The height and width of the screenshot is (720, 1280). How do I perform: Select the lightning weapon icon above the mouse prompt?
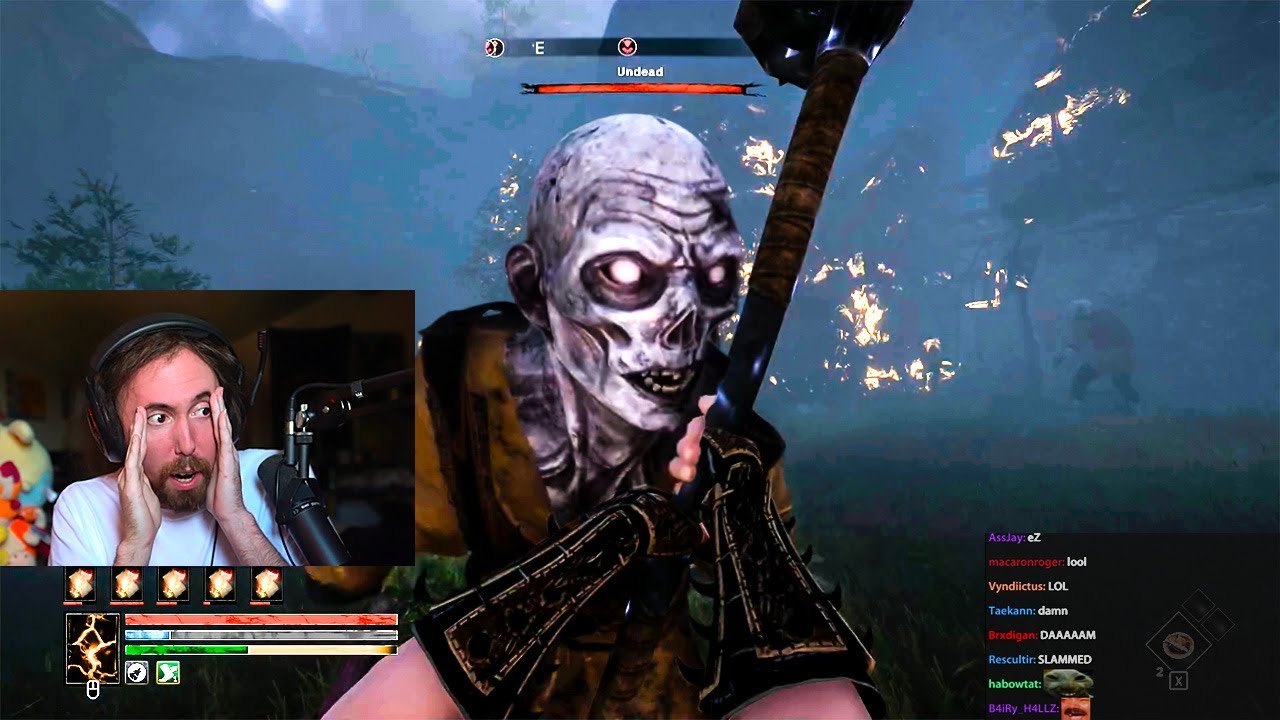(93, 647)
